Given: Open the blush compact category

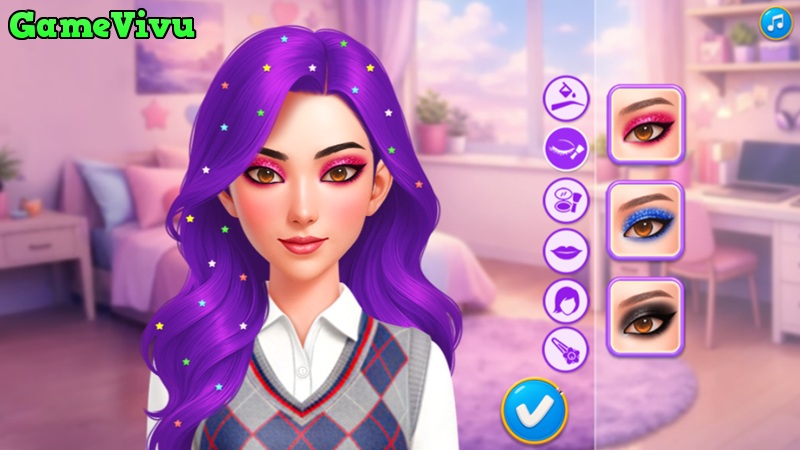Looking at the screenshot, I should (x=567, y=199).
